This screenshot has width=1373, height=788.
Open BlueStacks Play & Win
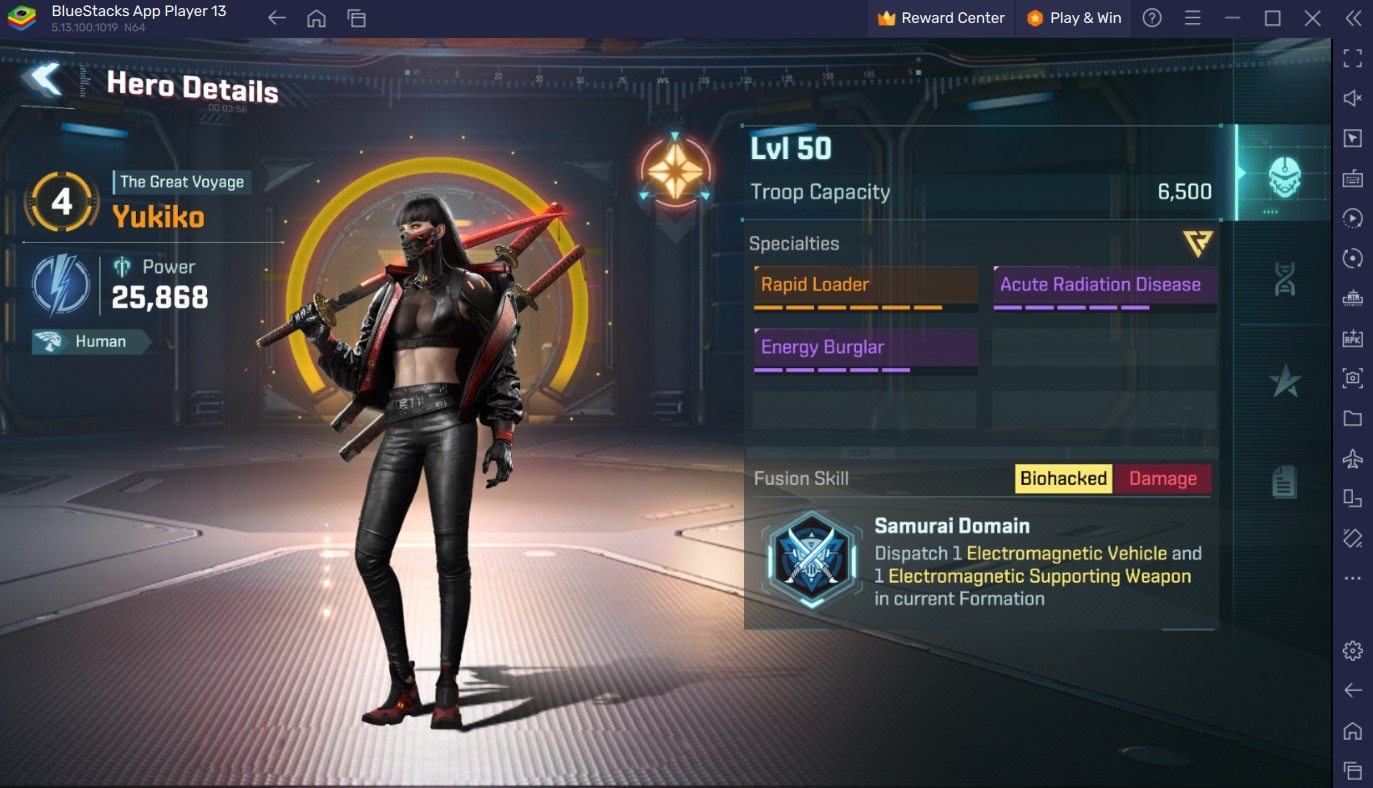(x=1074, y=18)
